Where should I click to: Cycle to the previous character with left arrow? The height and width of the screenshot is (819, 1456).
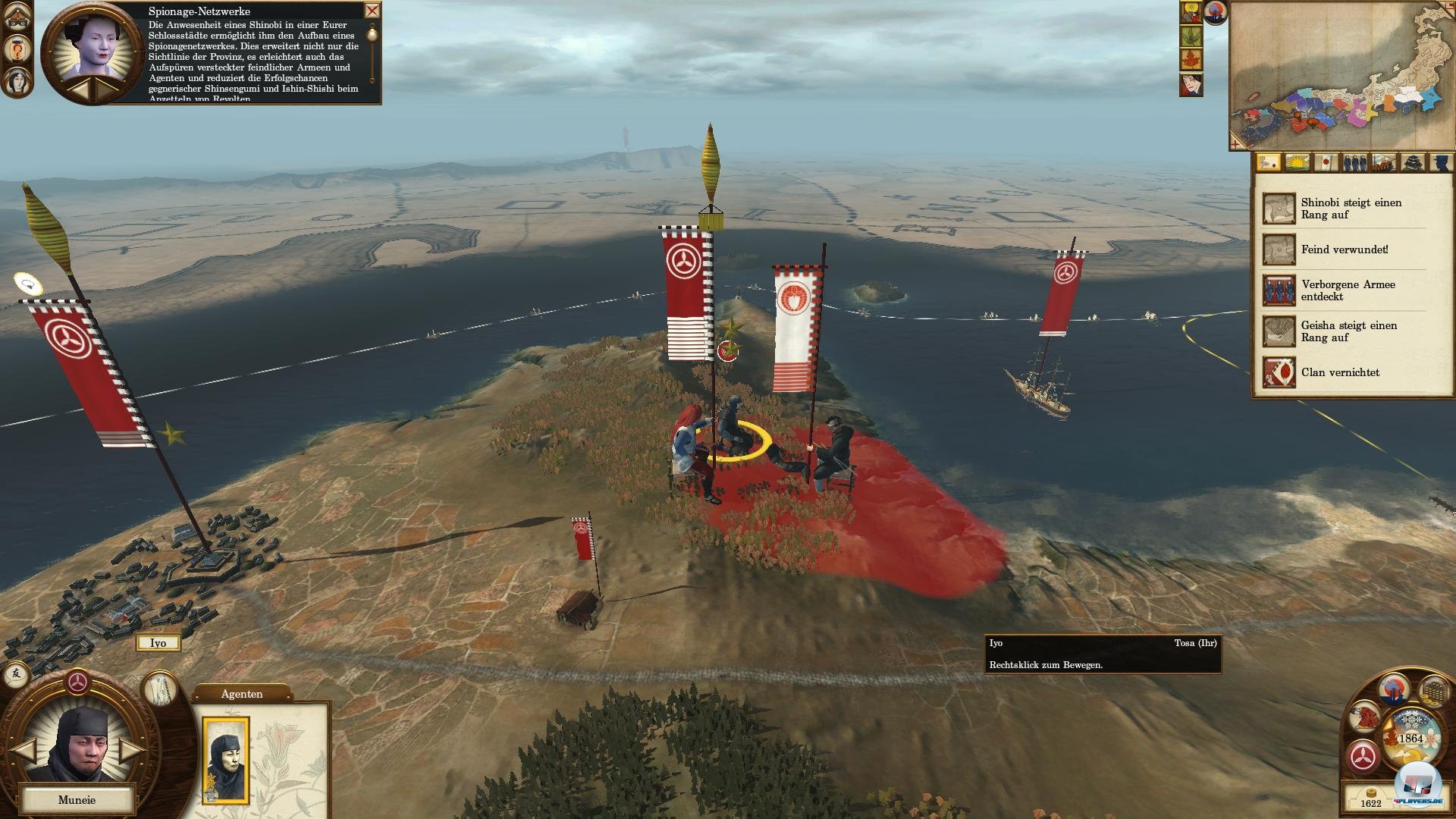coord(25,751)
